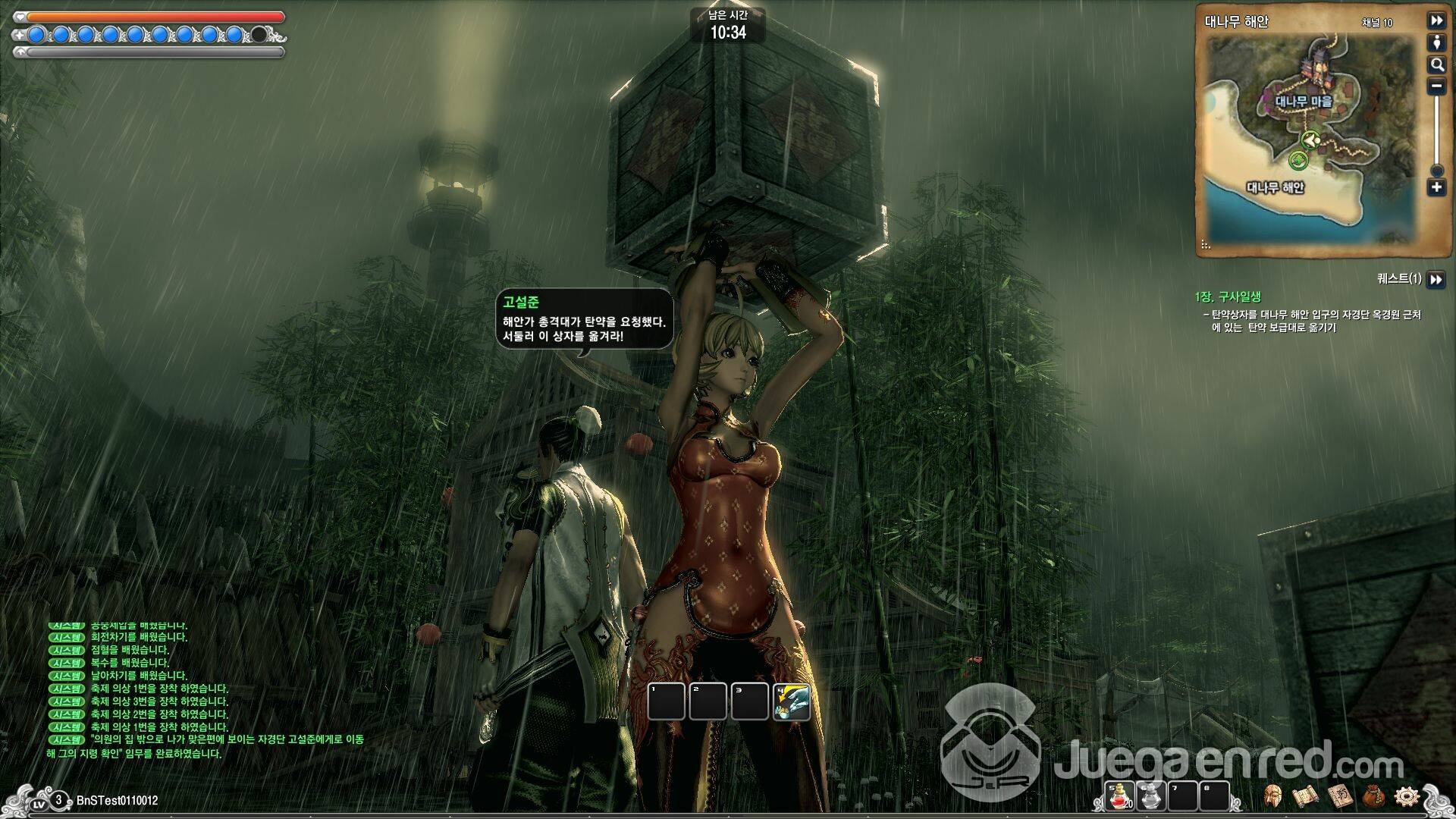Click the minimap's magnifying glass button
Screen dimensions: 1456x819
[1436, 64]
